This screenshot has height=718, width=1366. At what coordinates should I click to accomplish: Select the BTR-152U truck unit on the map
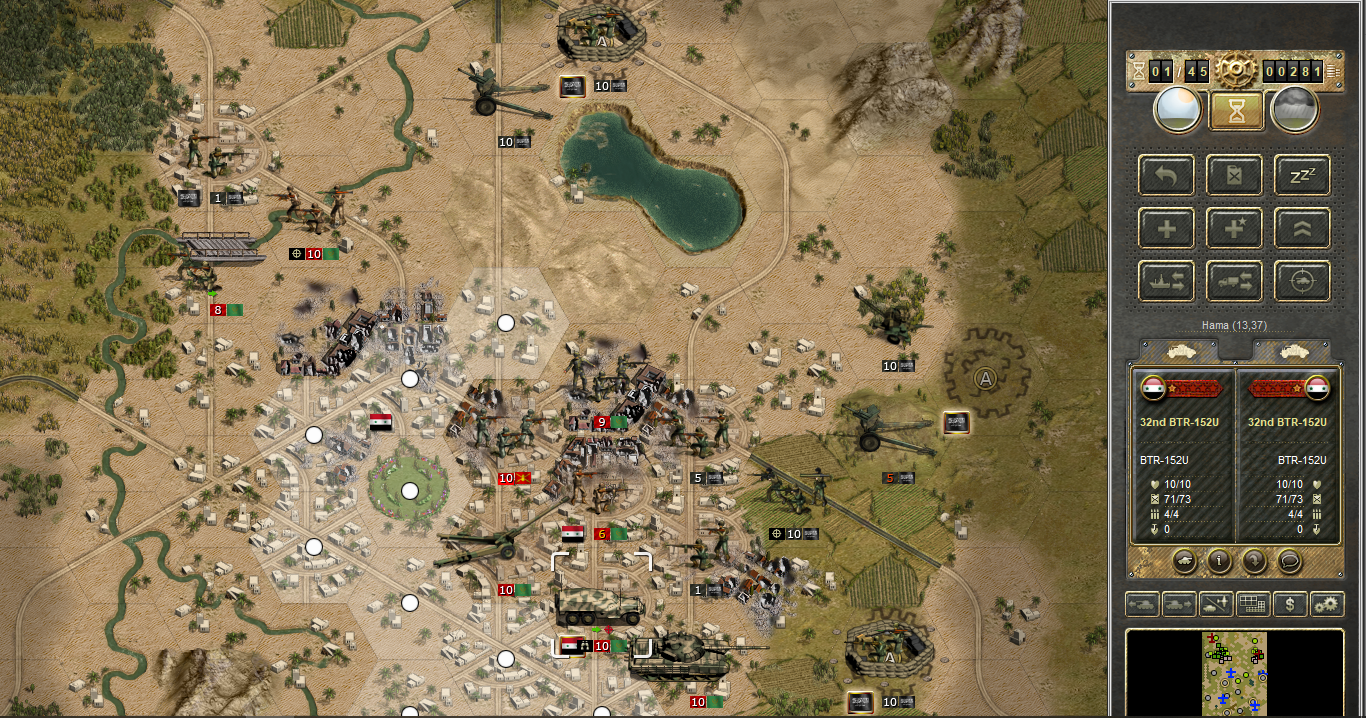pyautogui.click(x=601, y=604)
